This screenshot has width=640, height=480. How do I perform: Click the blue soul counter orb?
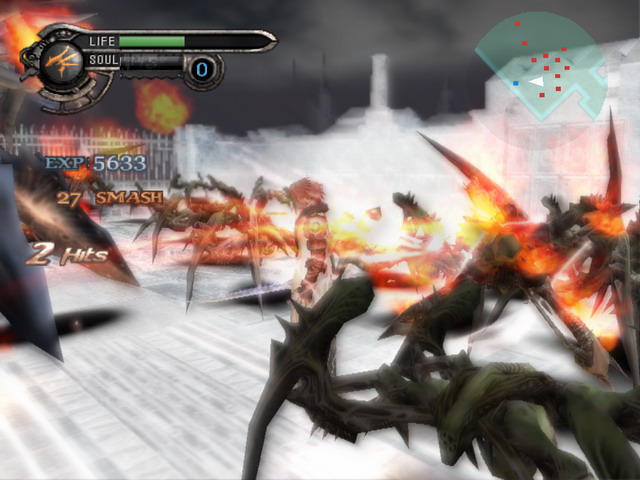point(203,69)
